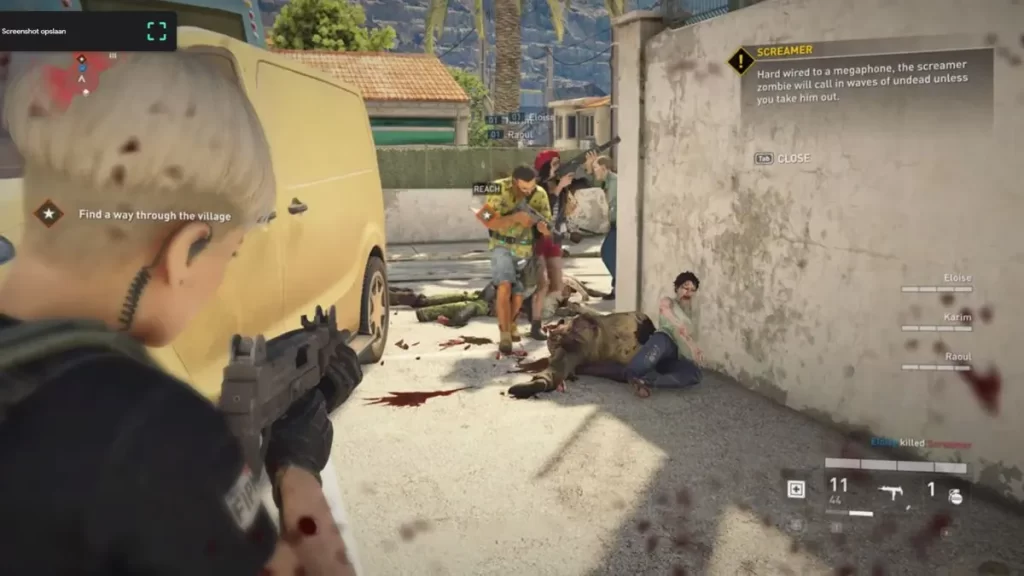This screenshot has width=1024, height=576.
Task: Click the 'Screenshot opslaan' capture icon
Action: tap(156, 31)
